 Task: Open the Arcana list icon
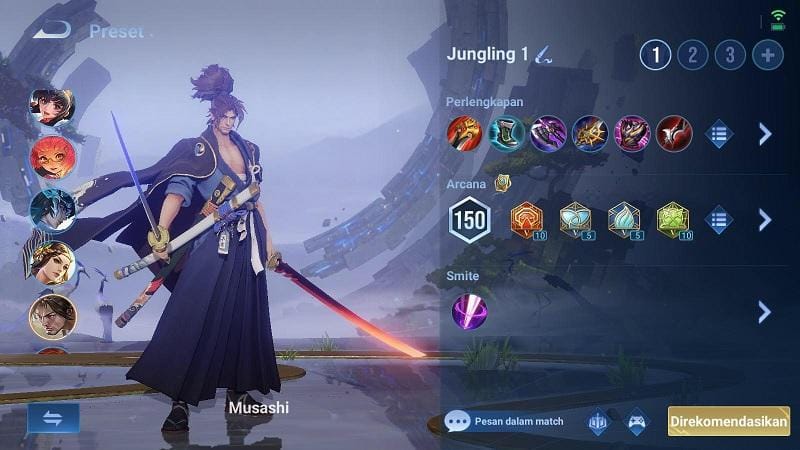pyautogui.click(x=719, y=220)
